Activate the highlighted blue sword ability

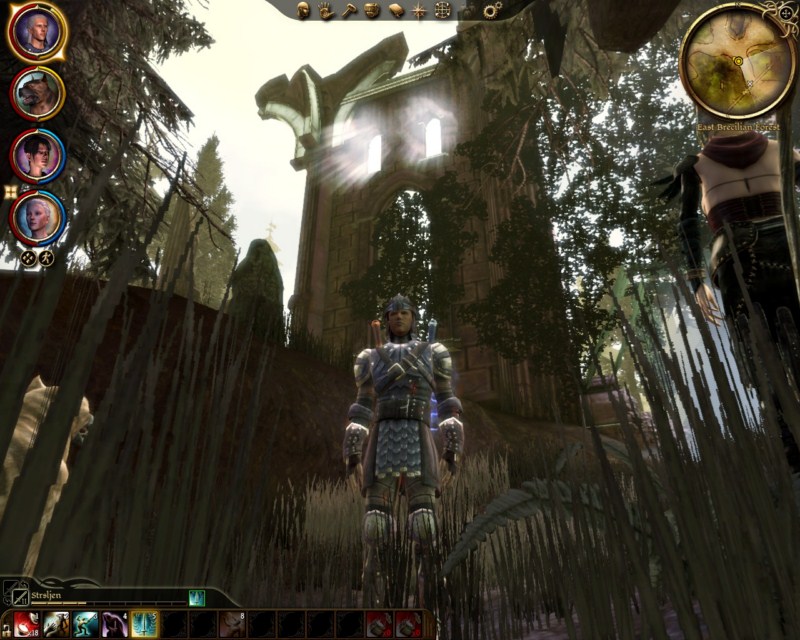[x=144, y=624]
